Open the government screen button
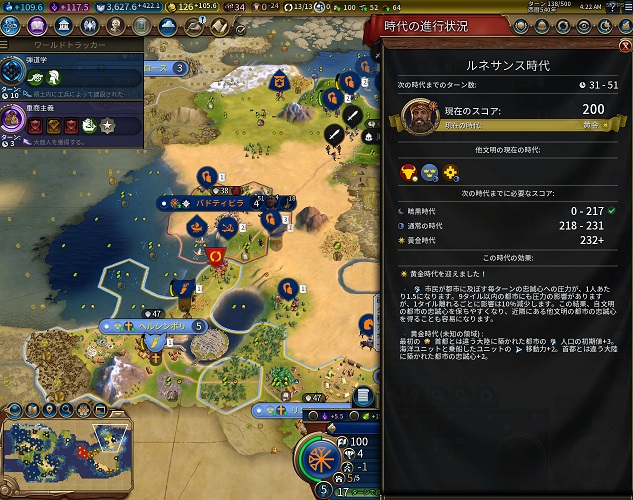 point(63,26)
